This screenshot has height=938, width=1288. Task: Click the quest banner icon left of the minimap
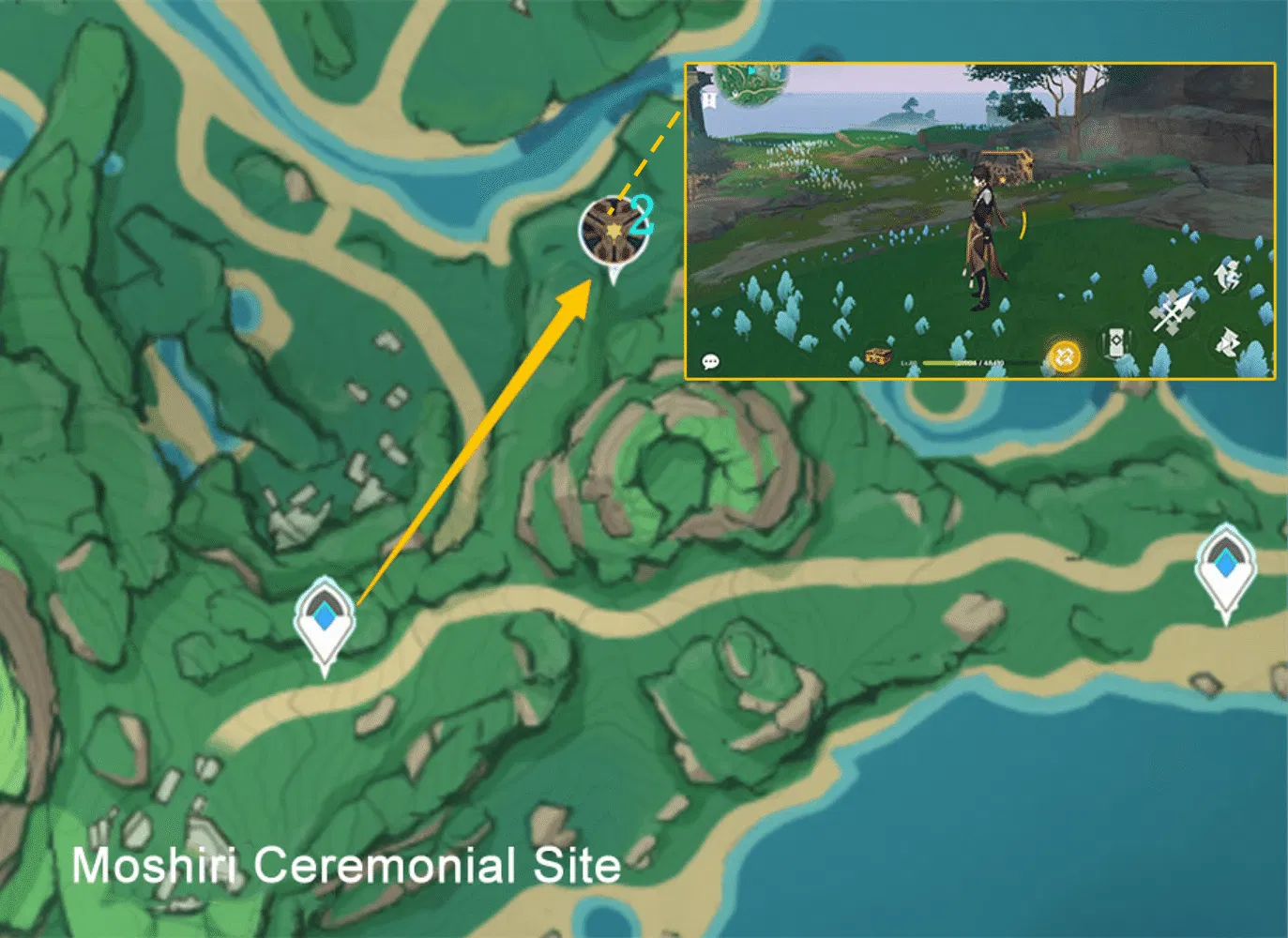click(709, 98)
